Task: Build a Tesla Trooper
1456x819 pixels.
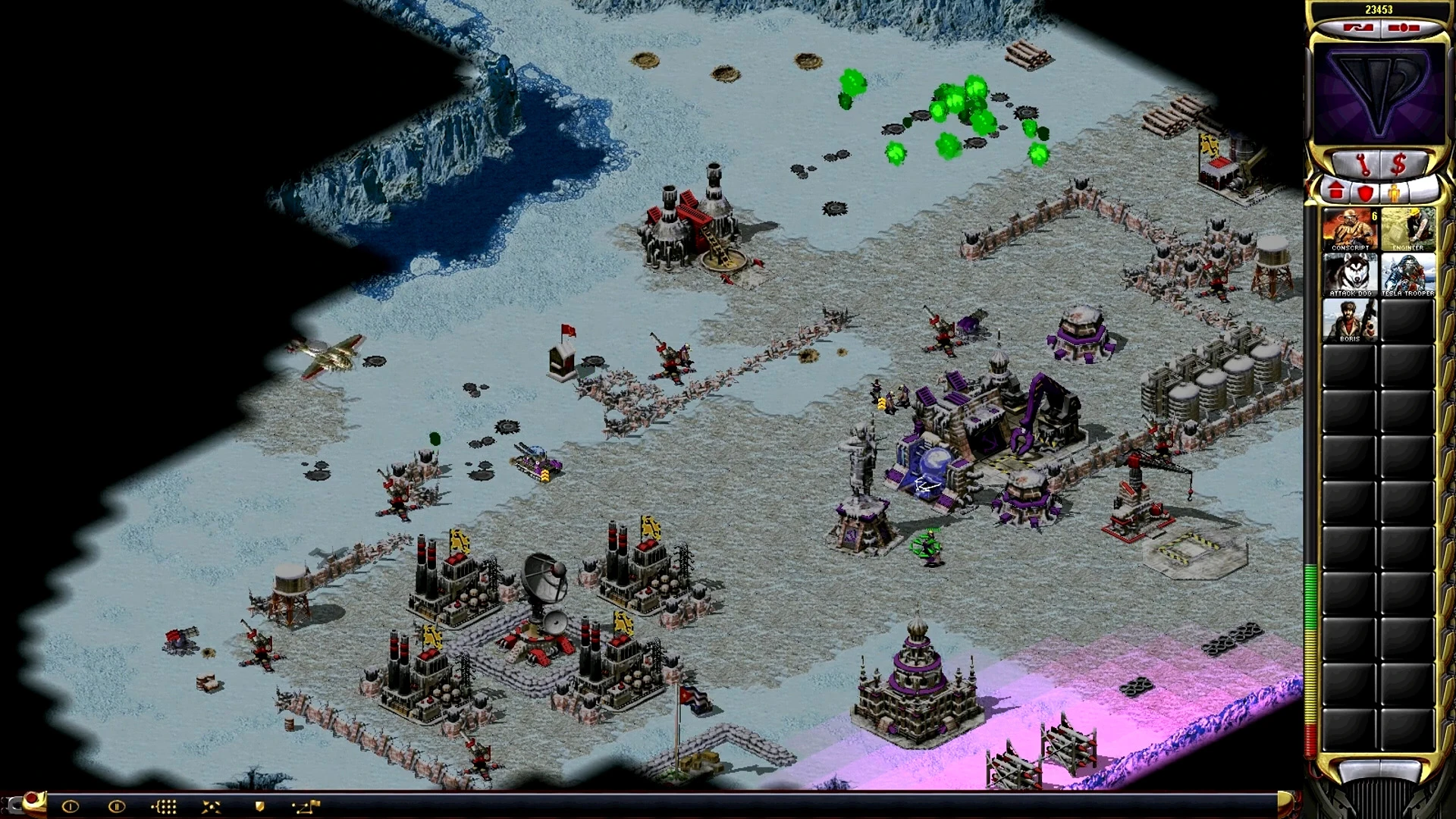Action: pos(1407,275)
